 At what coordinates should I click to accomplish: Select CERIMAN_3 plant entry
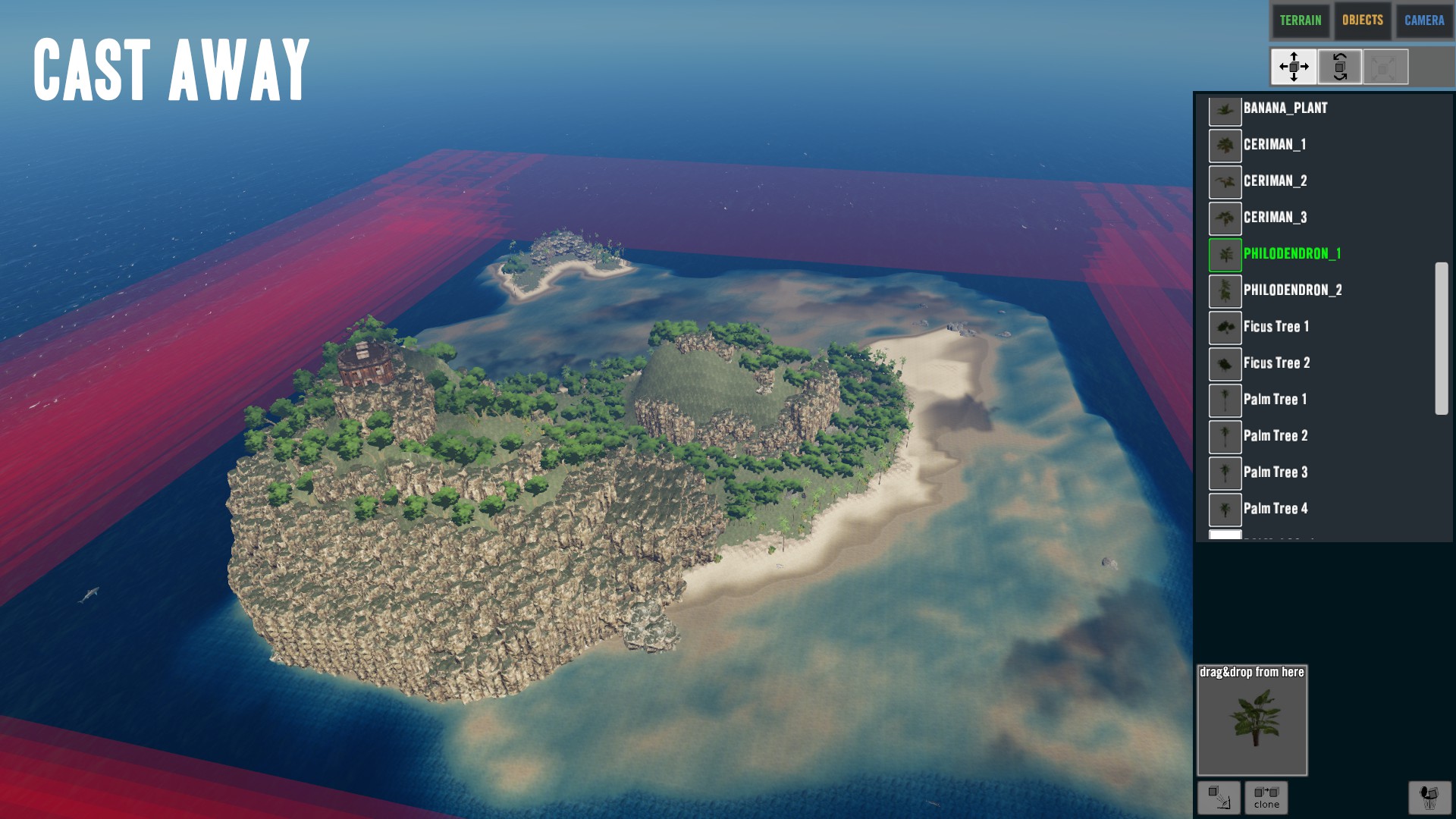[1275, 218]
